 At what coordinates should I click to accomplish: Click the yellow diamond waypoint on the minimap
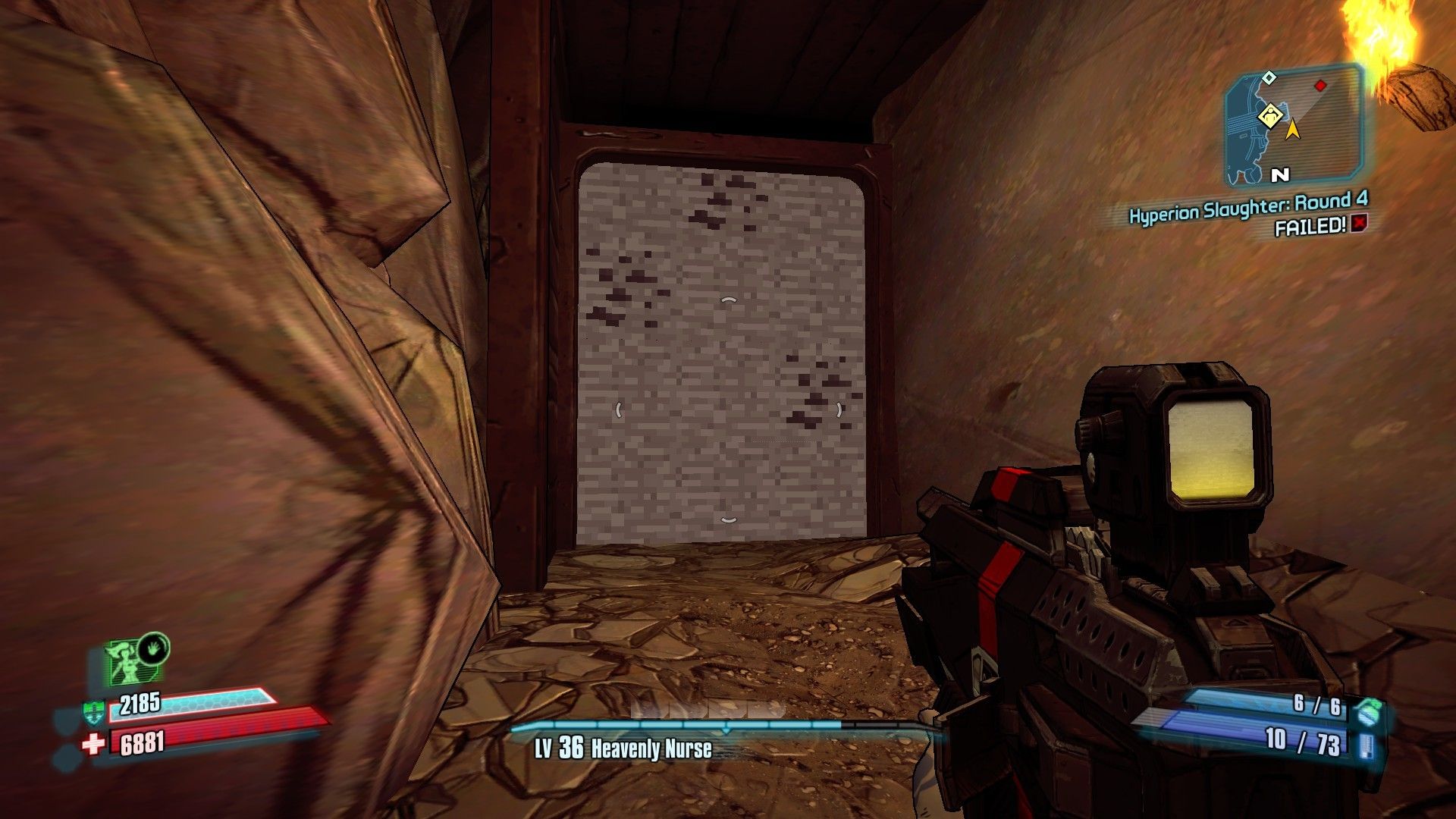(1269, 116)
